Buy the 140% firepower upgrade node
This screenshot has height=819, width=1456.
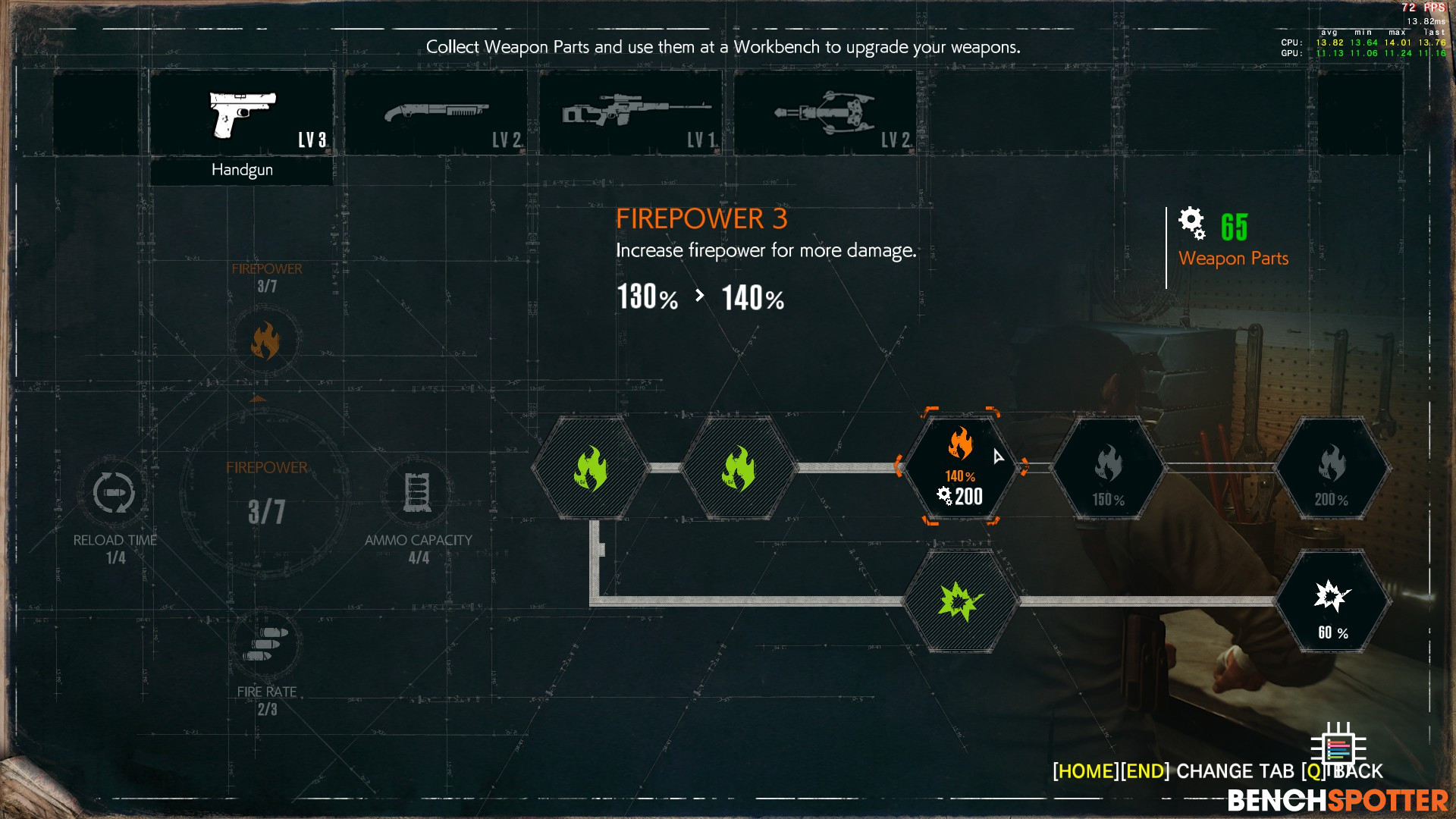[960, 466]
